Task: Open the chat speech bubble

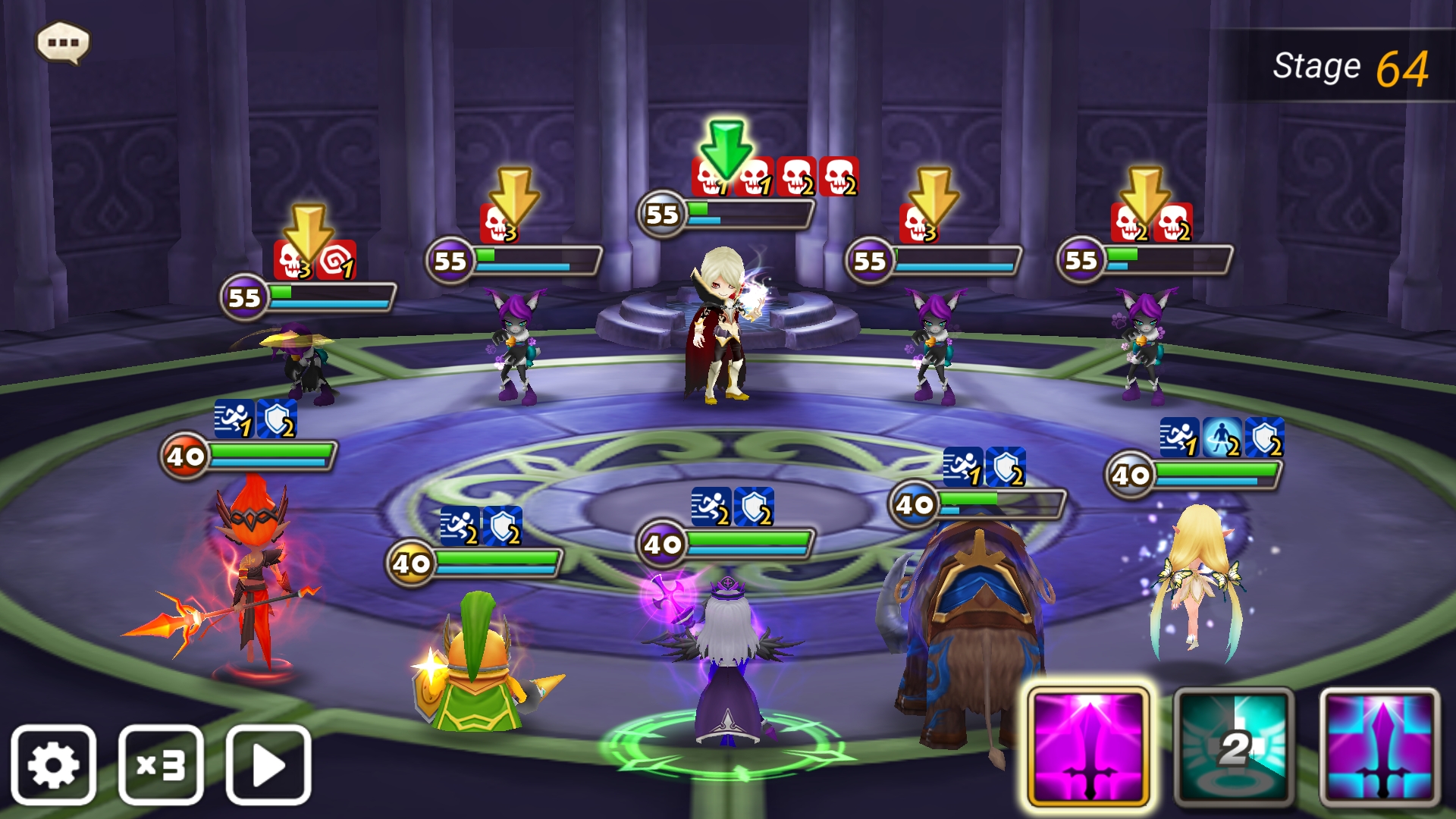Action: click(64, 42)
